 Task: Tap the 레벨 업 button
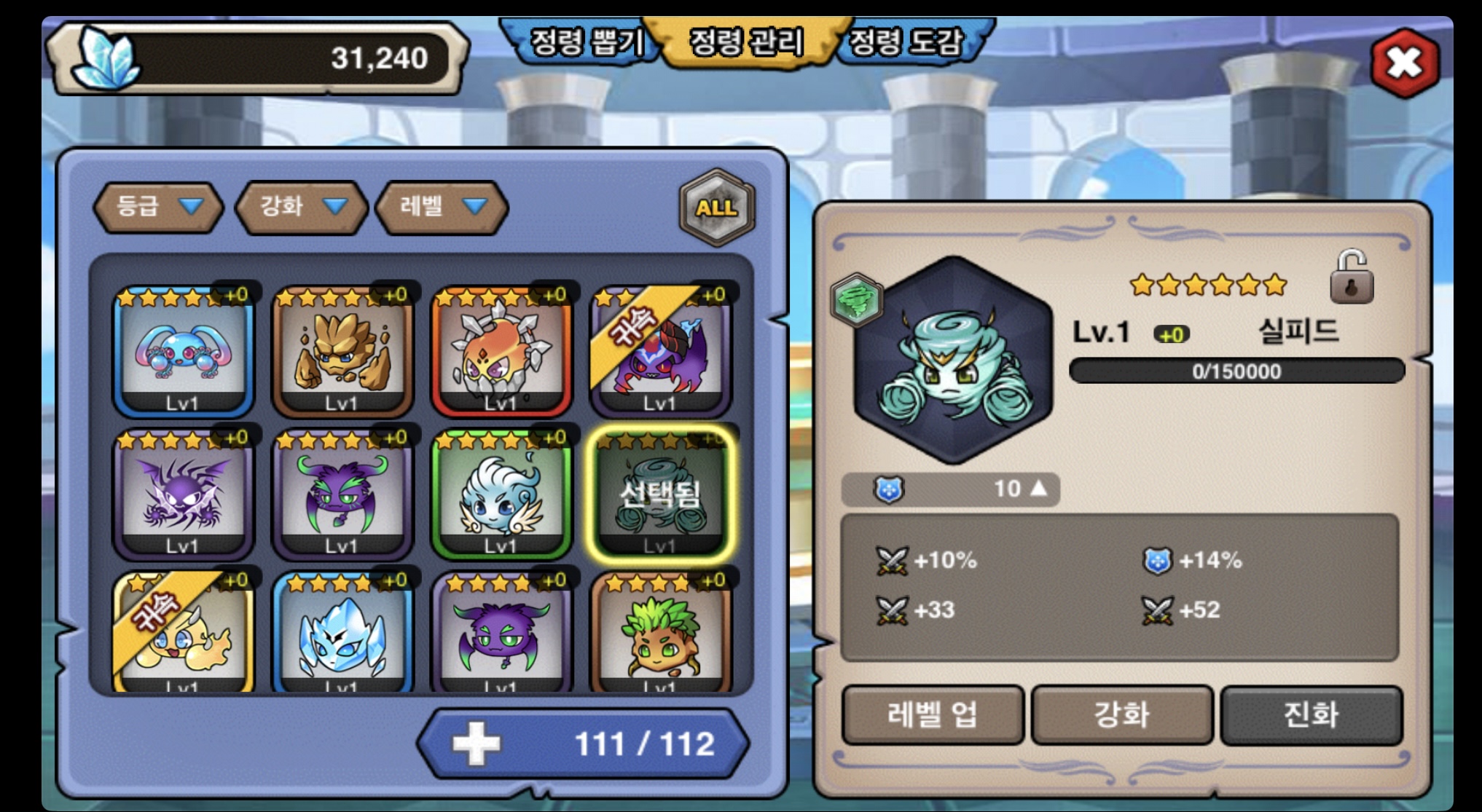933,714
